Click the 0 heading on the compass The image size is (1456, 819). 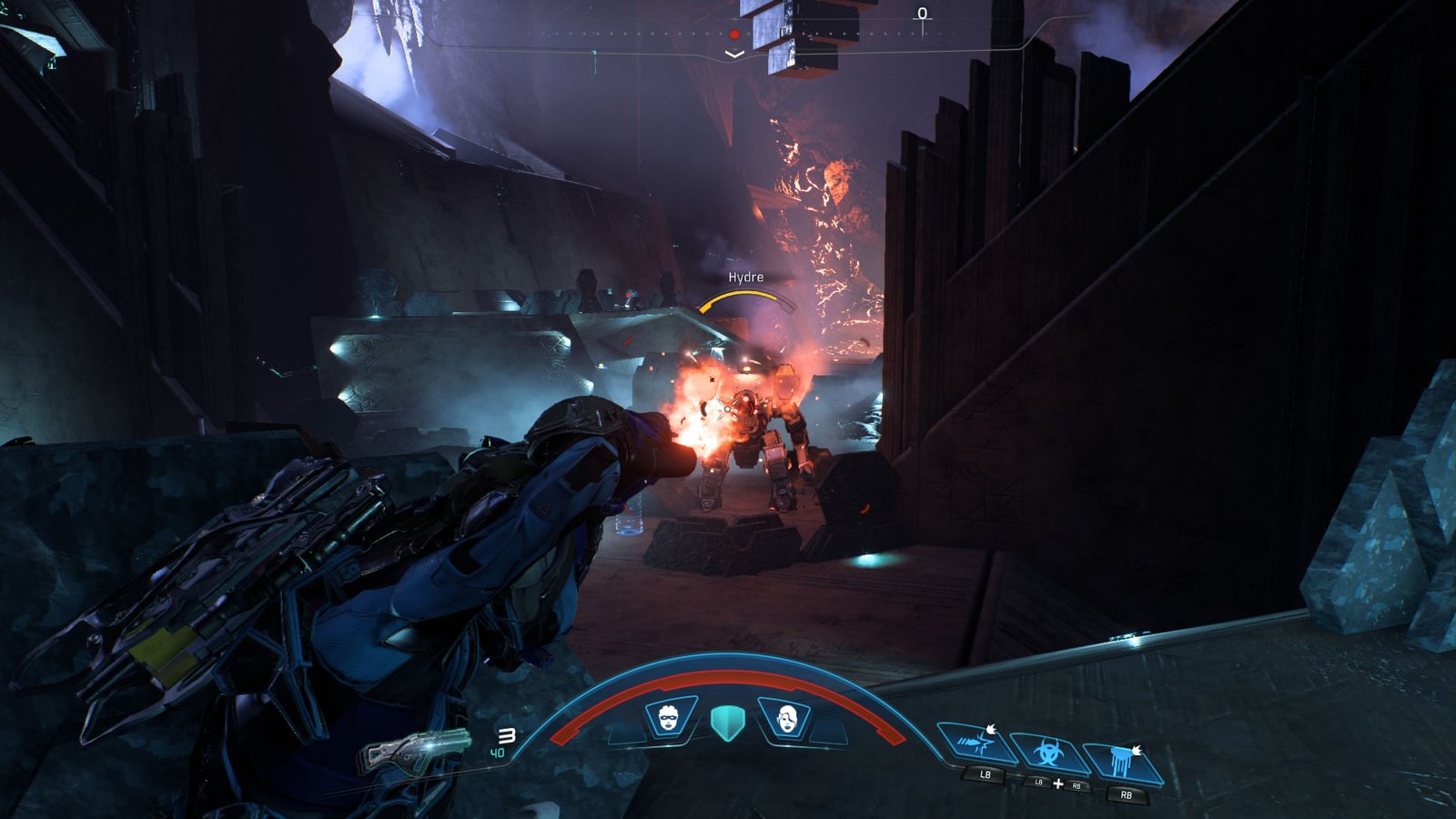pyautogui.click(x=923, y=14)
